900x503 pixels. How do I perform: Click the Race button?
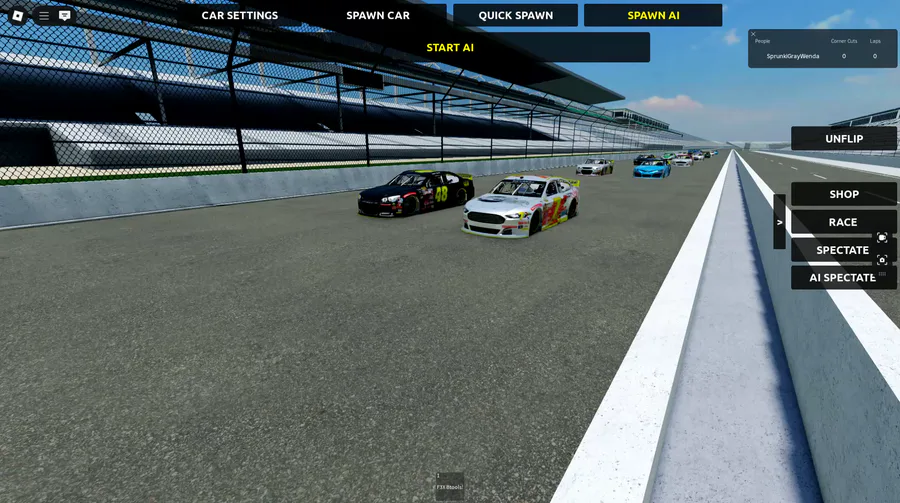pyautogui.click(x=843, y=222)
